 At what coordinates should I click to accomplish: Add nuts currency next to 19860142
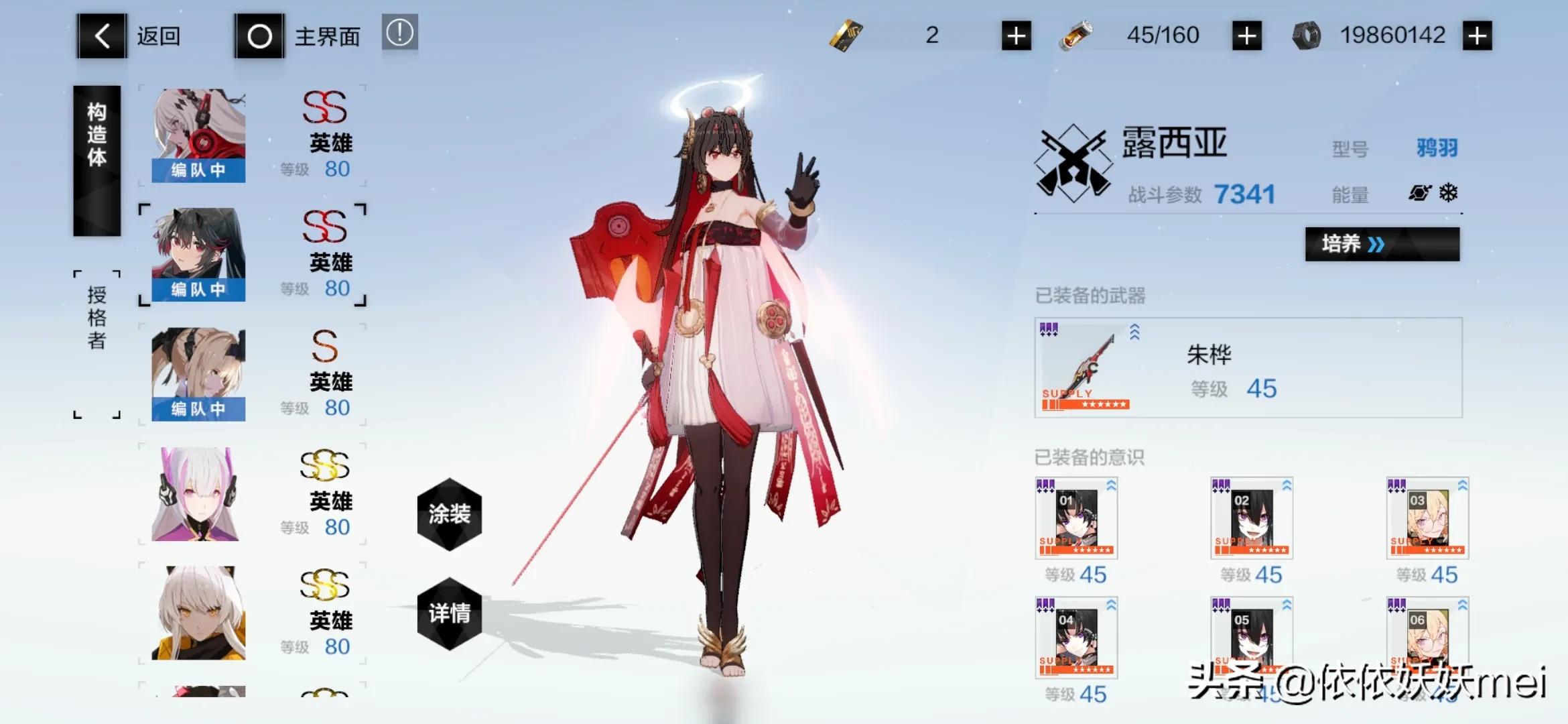tap(1478, 36)
